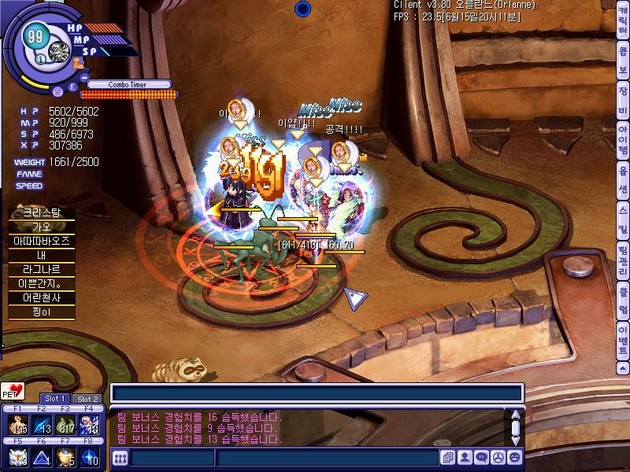Select party member 어린천사 in the list
This screenshot has width=630, height=472.
[x=42, y=298]
